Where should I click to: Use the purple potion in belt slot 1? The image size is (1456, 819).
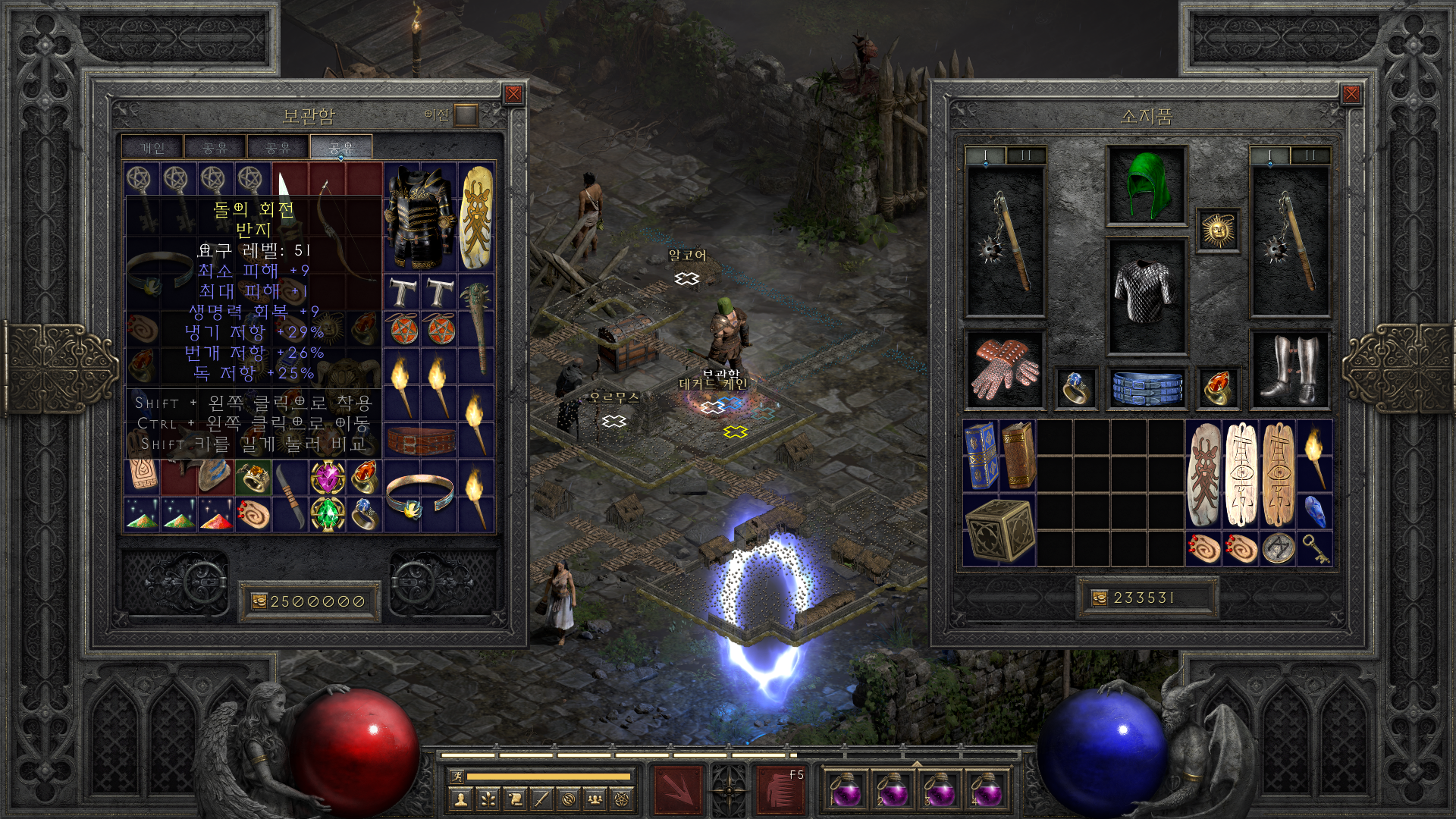(x=846, y=790)
